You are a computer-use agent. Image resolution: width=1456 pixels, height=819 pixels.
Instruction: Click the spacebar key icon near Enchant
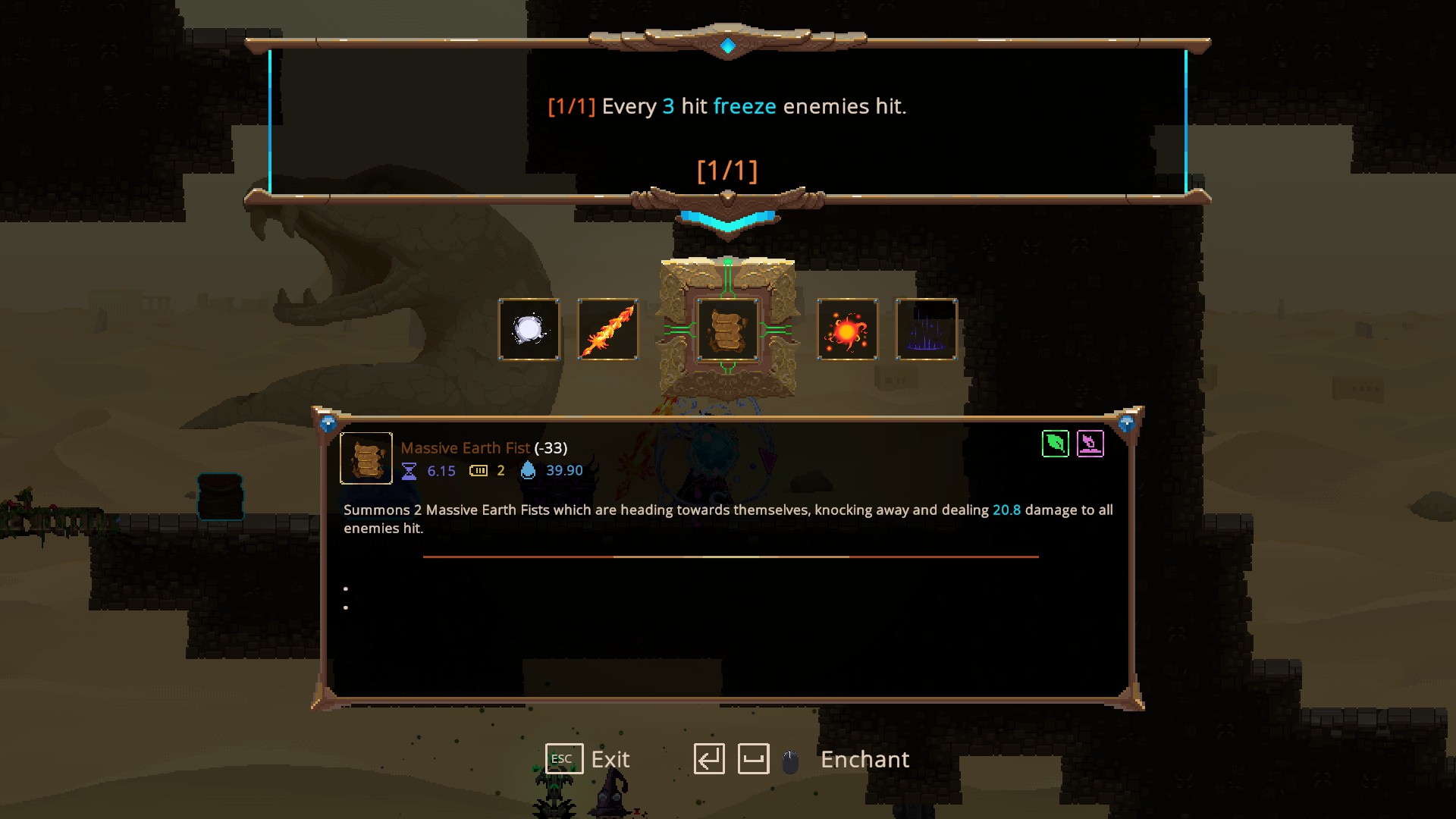pyautogui.click(x=755, y=758)
